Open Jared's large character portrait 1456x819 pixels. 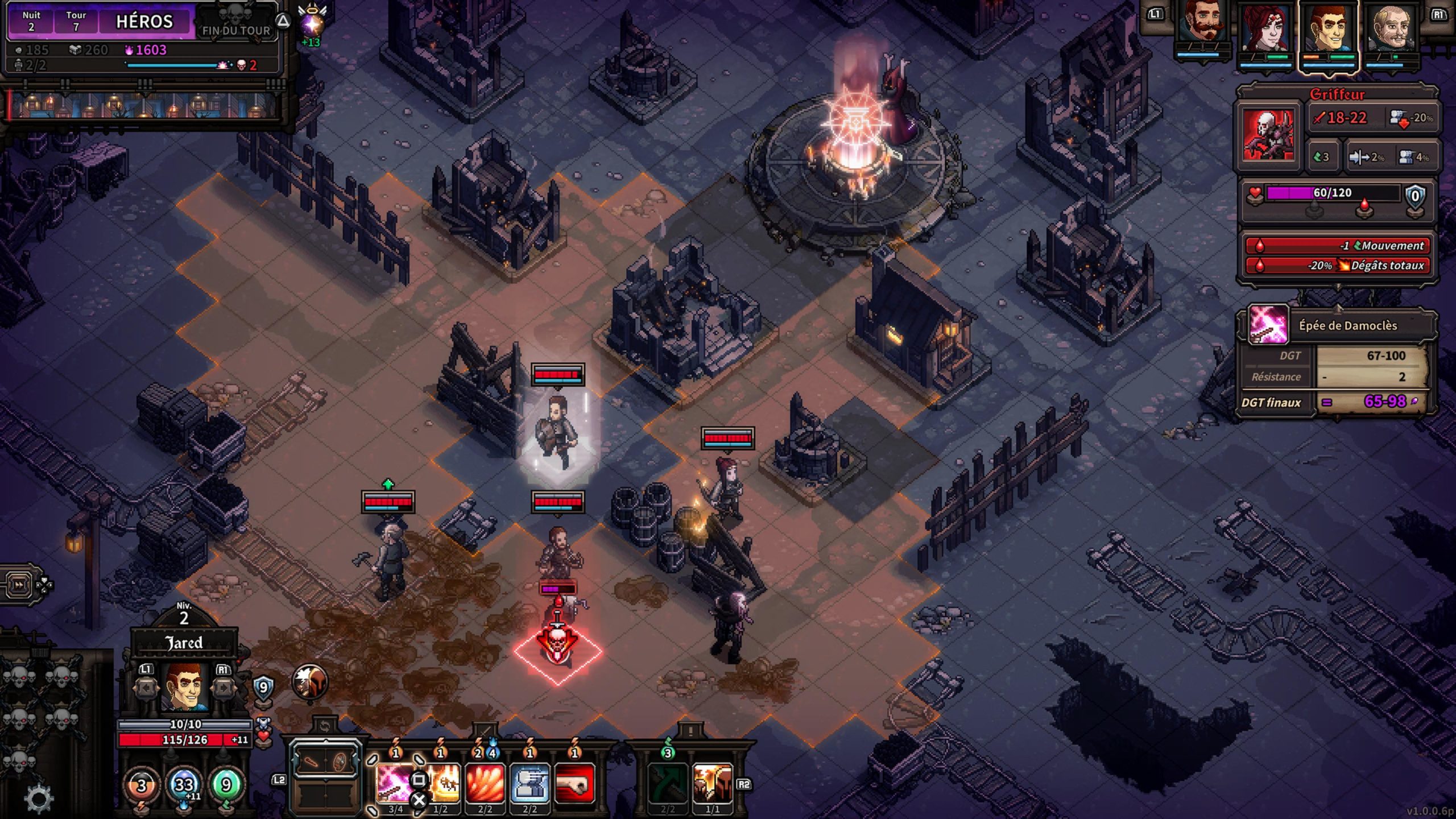point(184,688)
